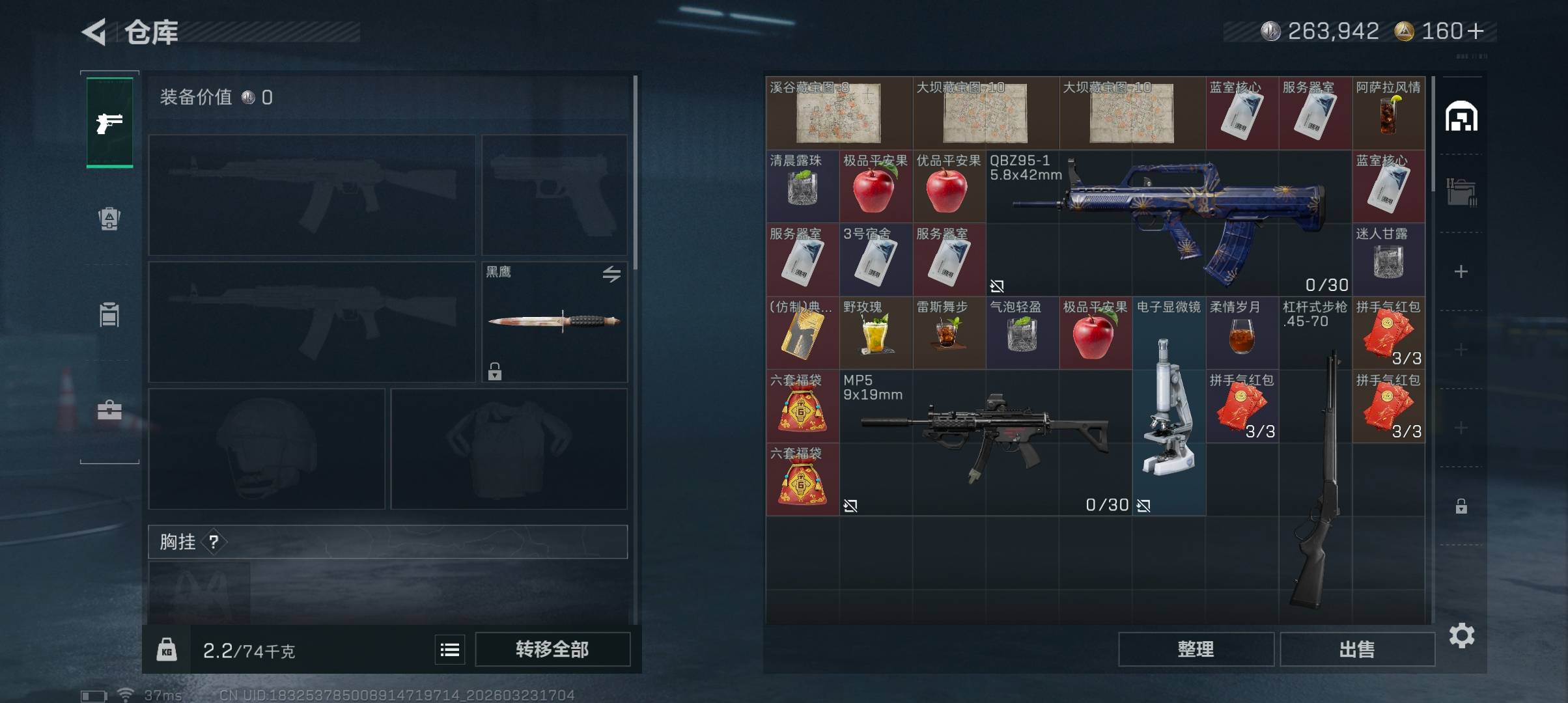Open stash settings gear icon
Viewport: 1568px width, 703px height.
pyautogui.click(x=1462, y=635)
